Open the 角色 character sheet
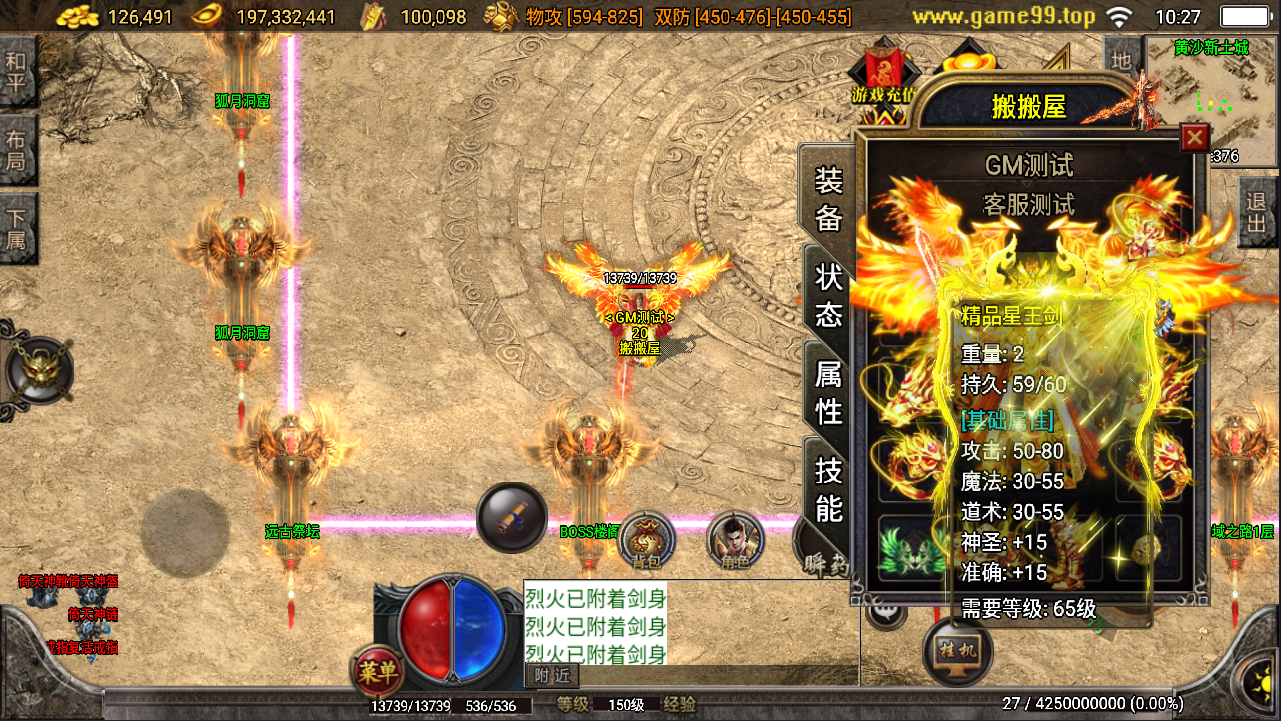The width and height of the screenshot is (1281, 721). [x=735, y=541]
